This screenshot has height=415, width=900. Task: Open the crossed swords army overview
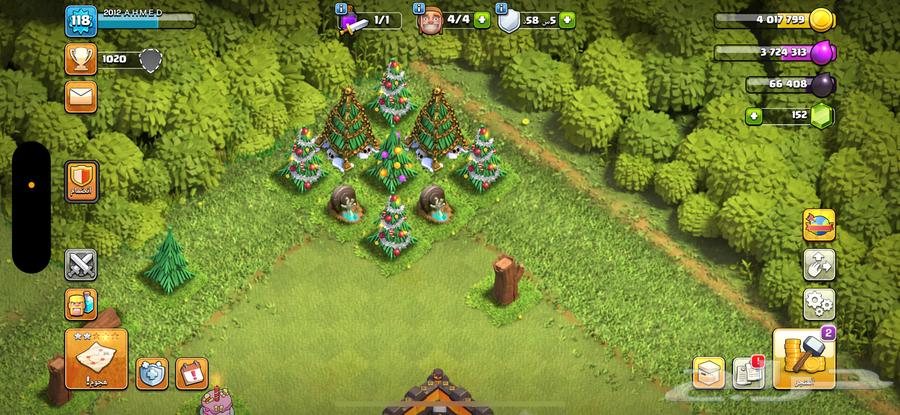tap(80, 264)
